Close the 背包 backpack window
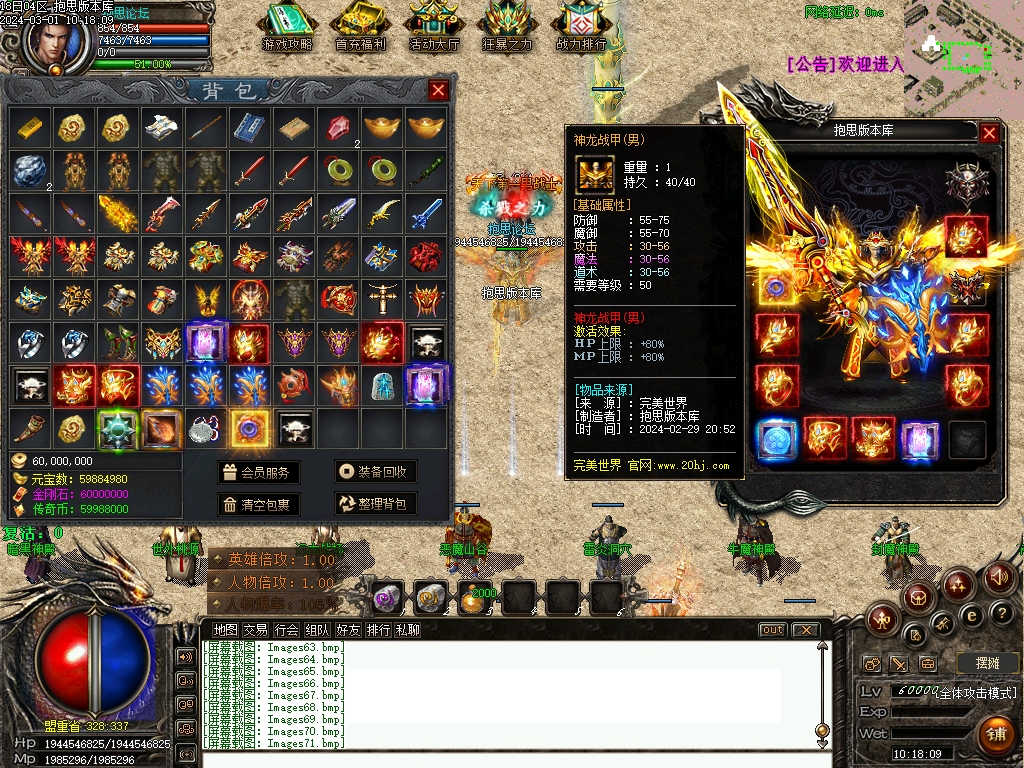The height and width of the screenshot is (768, 1024). pyautogui.click(x=438, y=91)
